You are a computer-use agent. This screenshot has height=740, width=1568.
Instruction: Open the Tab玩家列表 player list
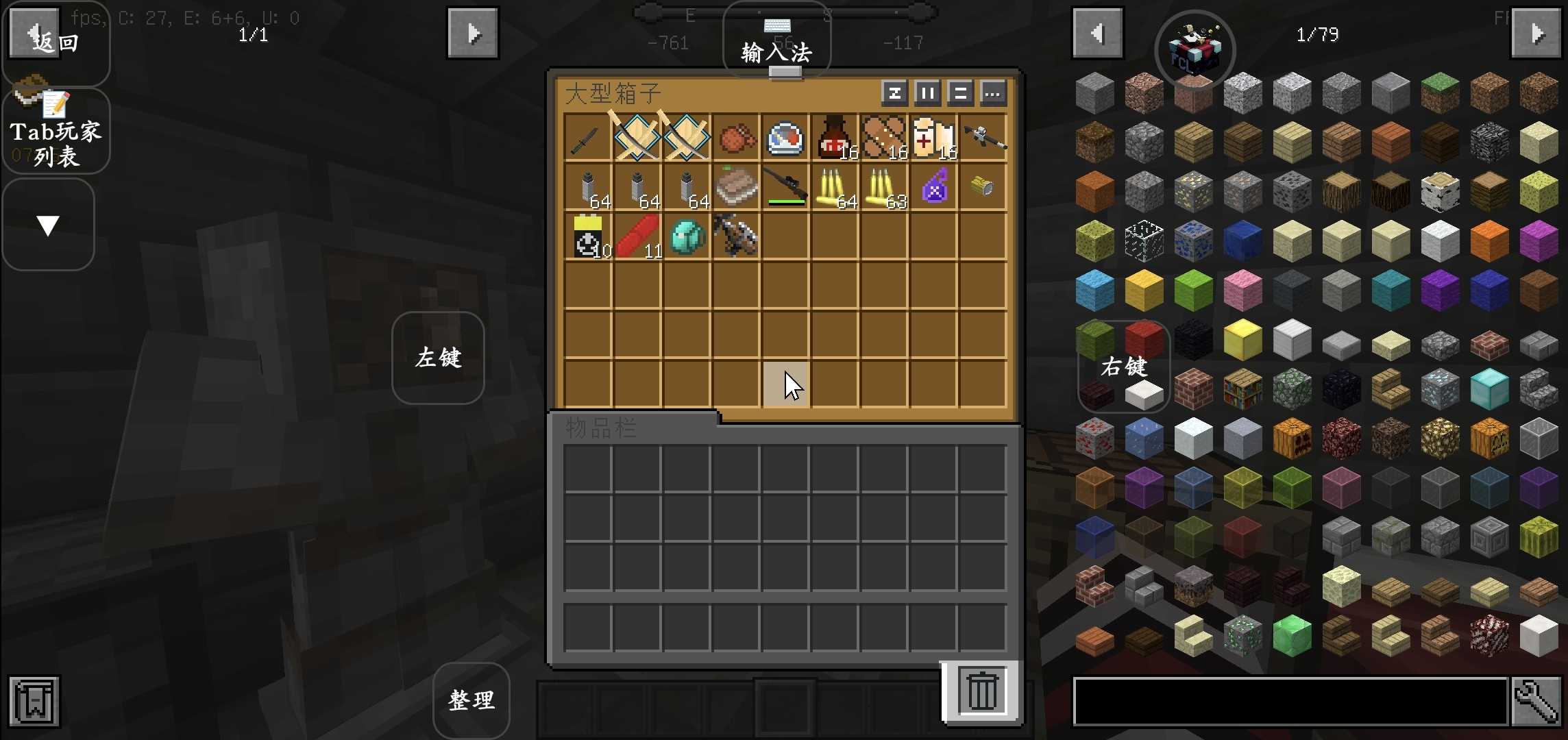click(x=56, y=132)
